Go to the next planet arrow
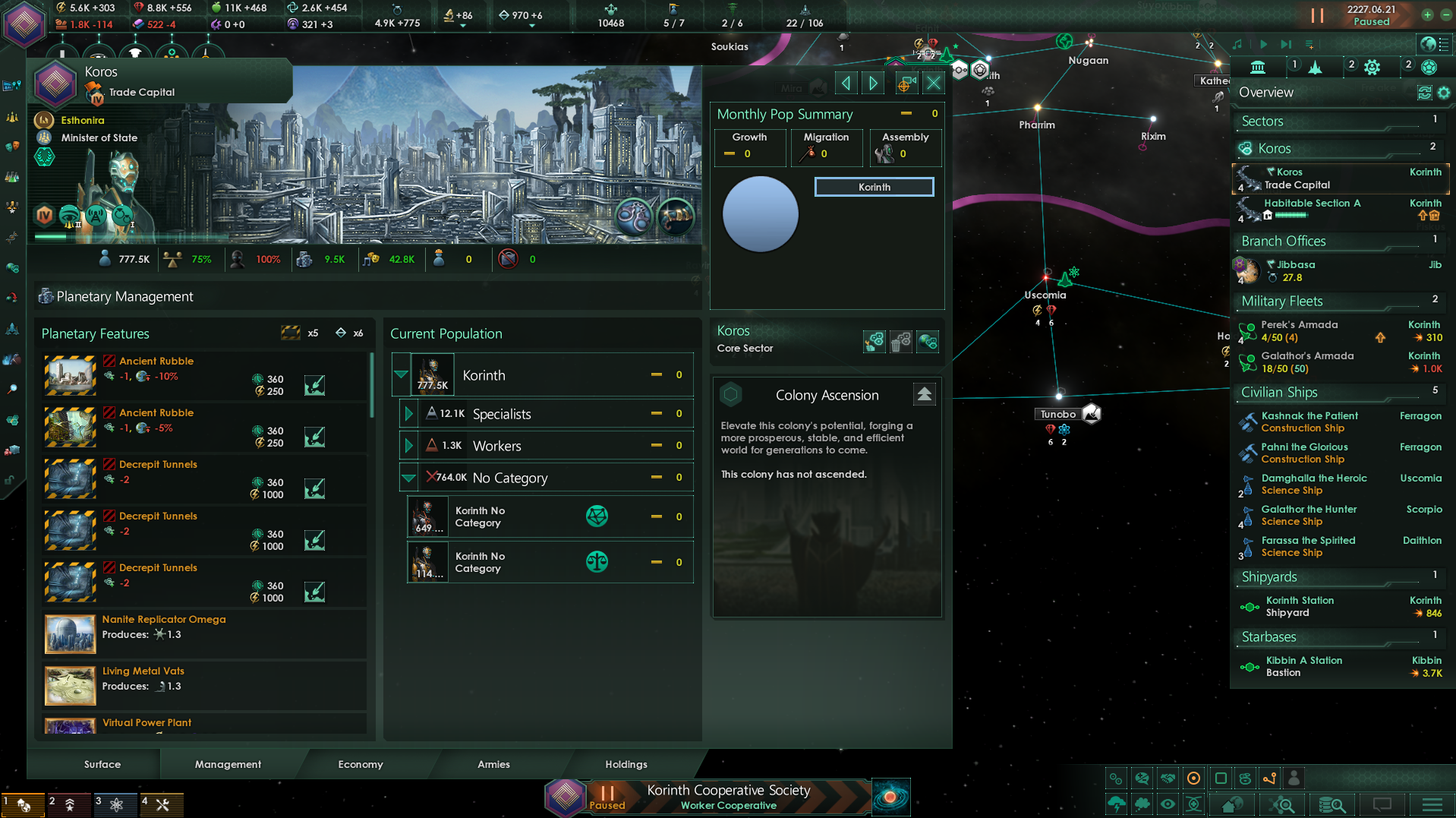 tap(874, 83)
